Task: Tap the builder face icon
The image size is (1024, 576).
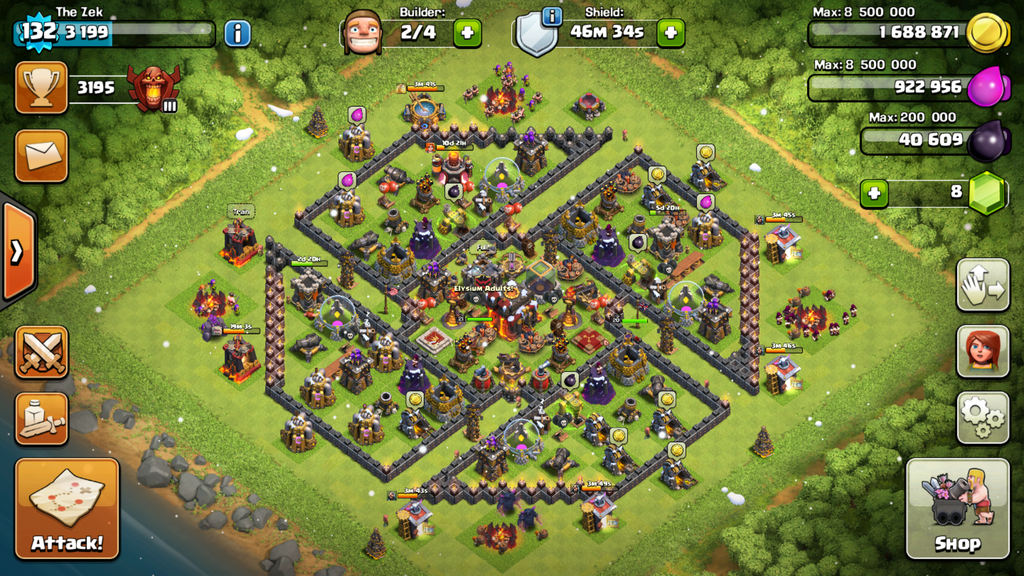Action: point(362,33)
